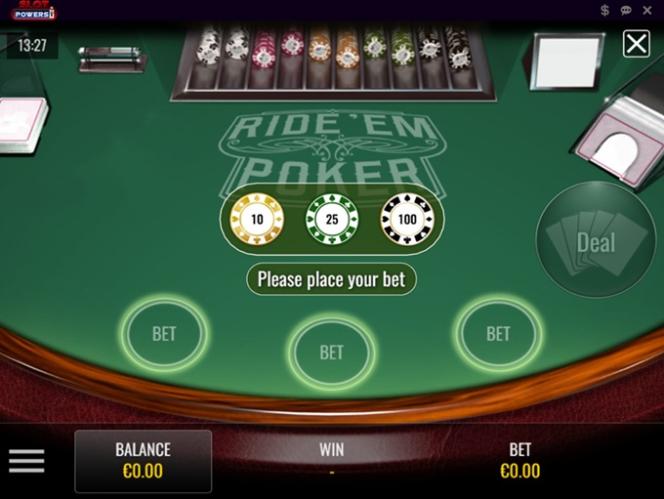Viewport: 664px width, 499px height.
Task: Choose the green 25 chip
Action: coord(332,219)
